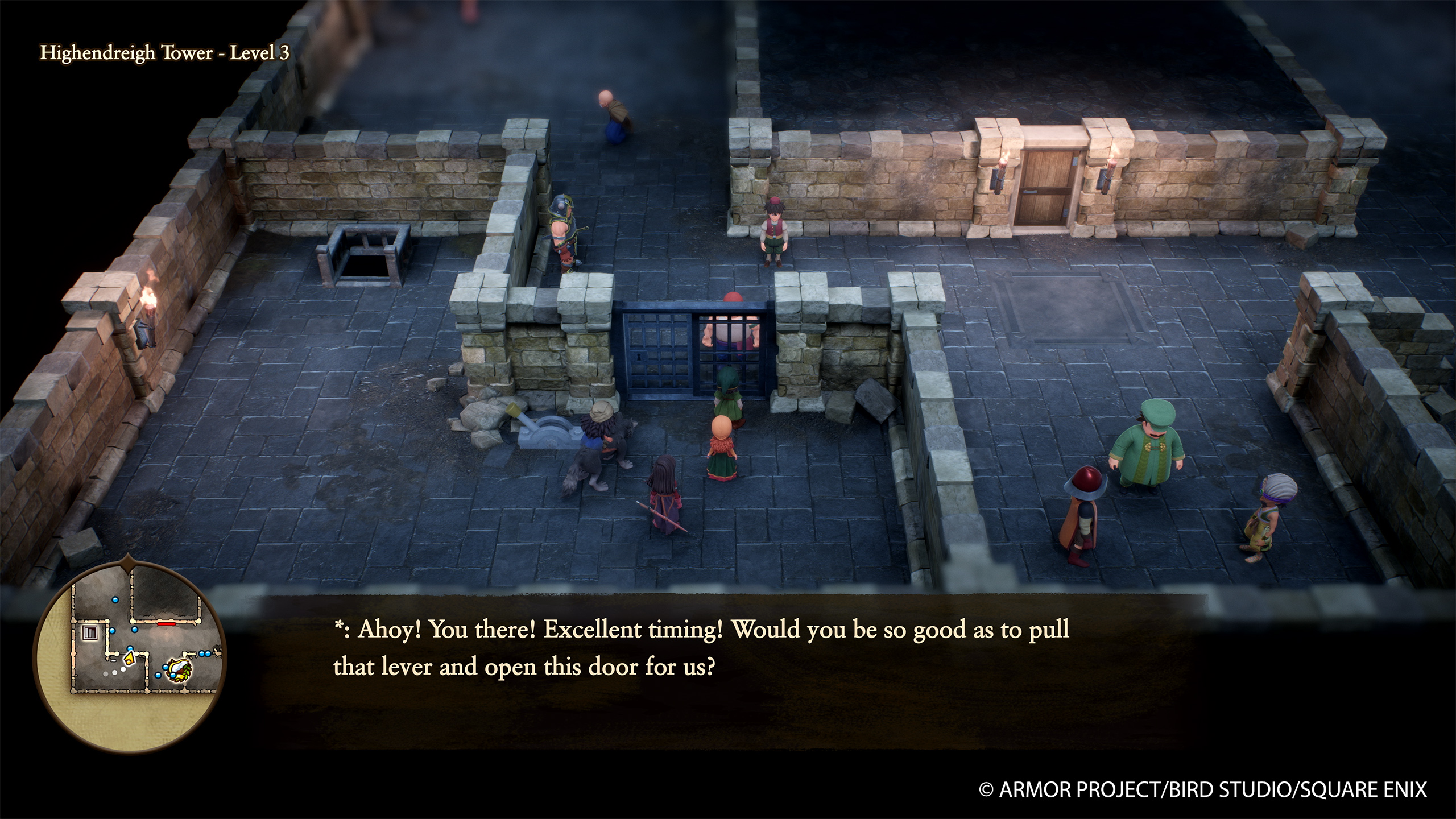1456x819 pixels.
Task: Click the player arrow marker on the minimap
Action: (130, 659)
